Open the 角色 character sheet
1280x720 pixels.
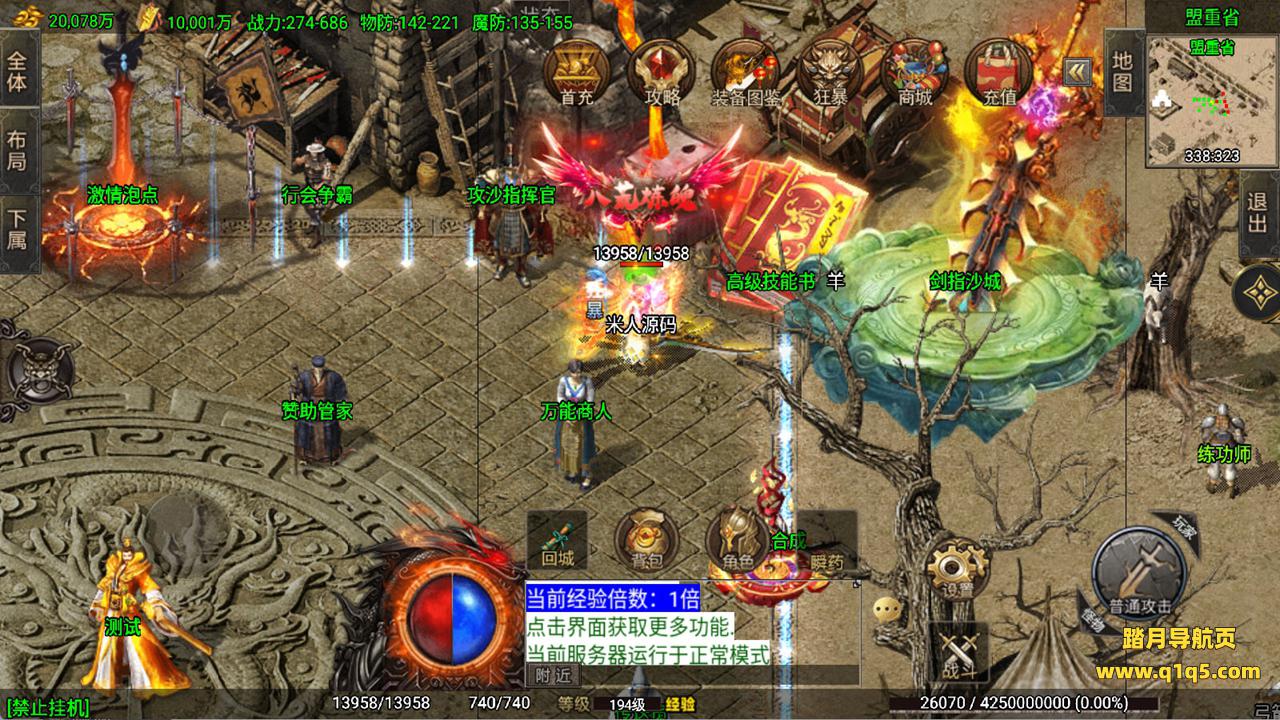739,542
